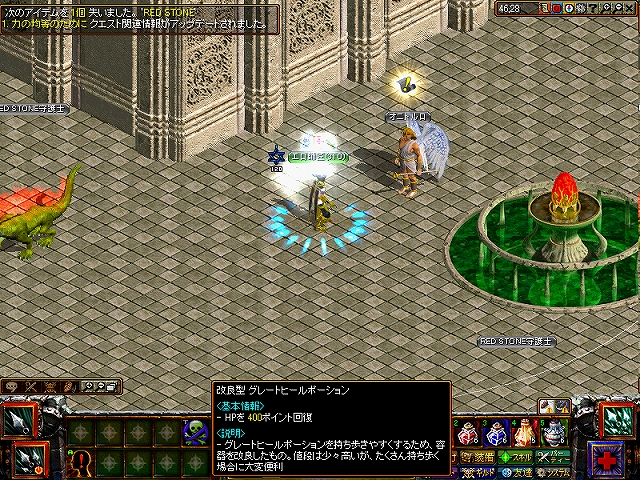
Task: Toggle the speech bubble chat button
Action: coord(12,386)
